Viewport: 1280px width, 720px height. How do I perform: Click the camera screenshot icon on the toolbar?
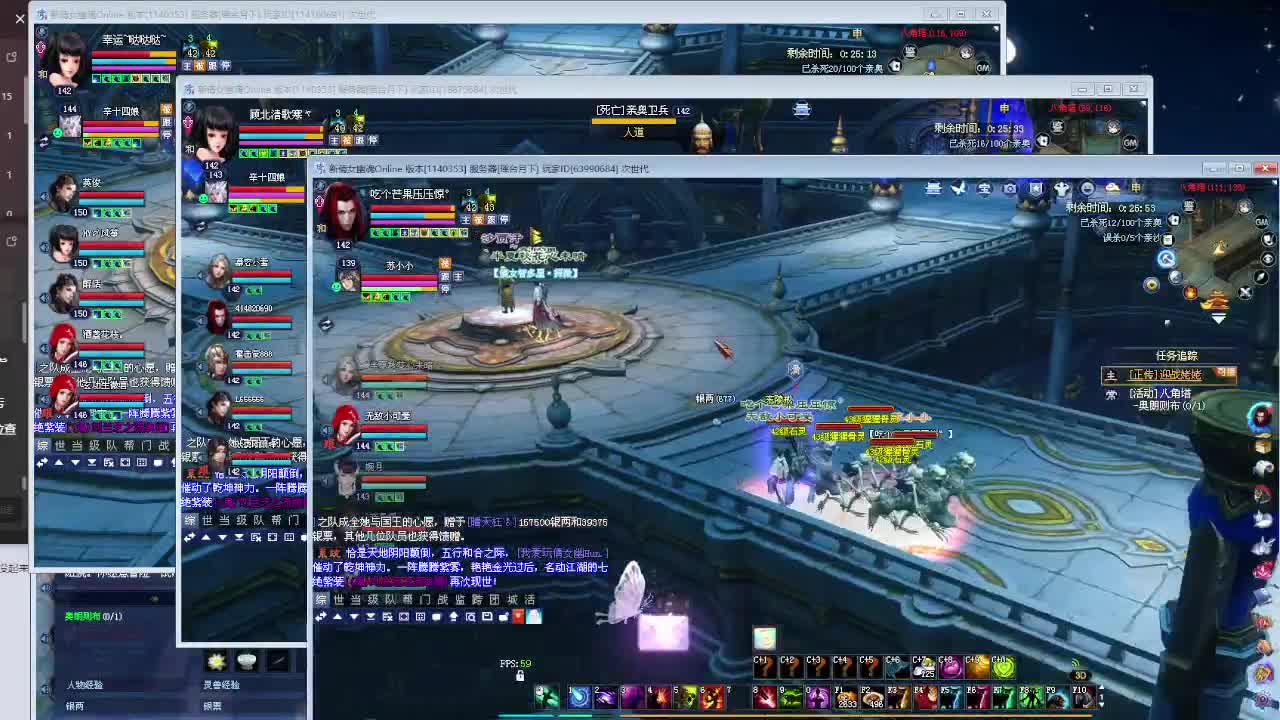click(x=1011, y=188)
